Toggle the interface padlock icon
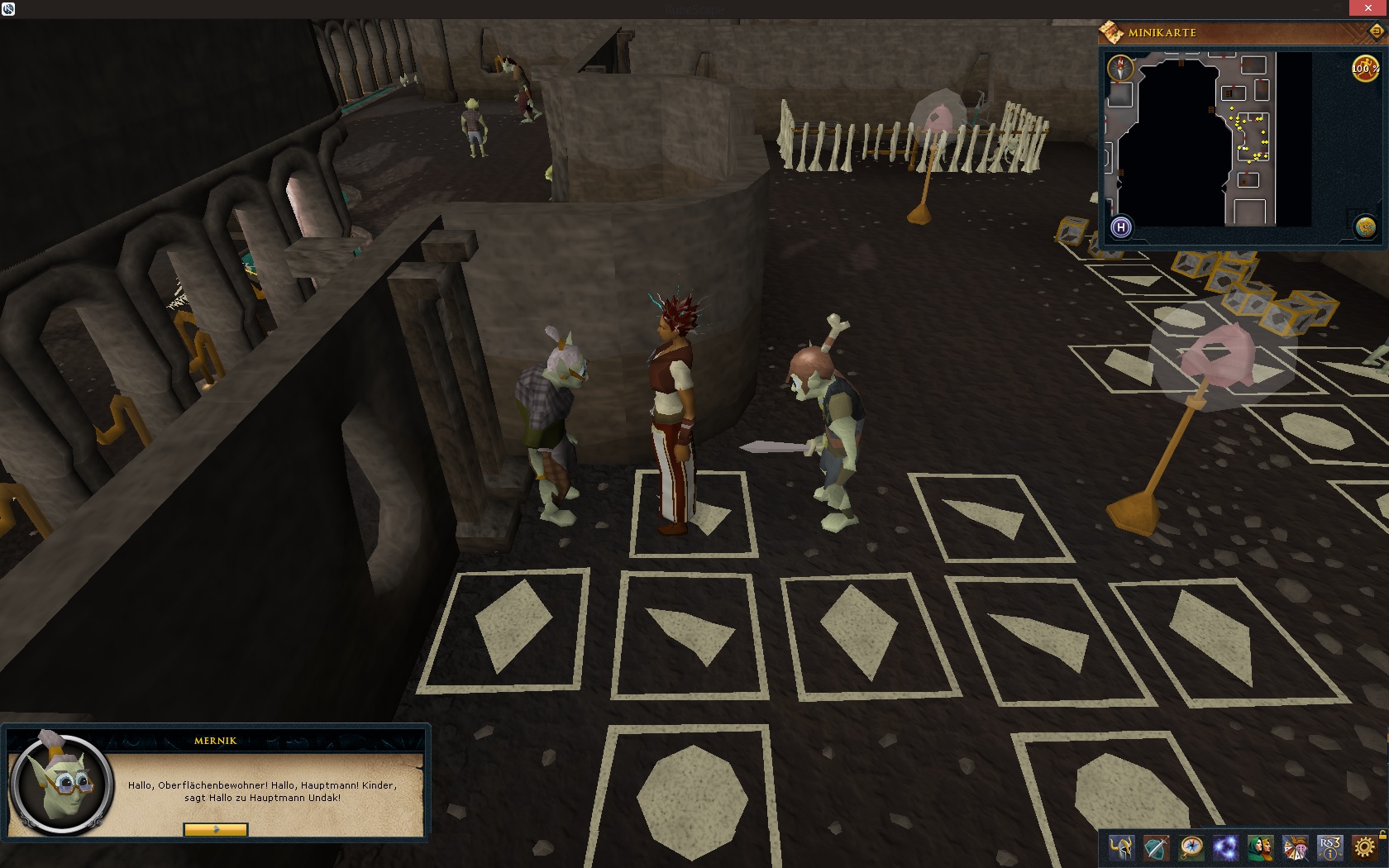This screenshot has width=1389, height=868. click(1382, 834)
